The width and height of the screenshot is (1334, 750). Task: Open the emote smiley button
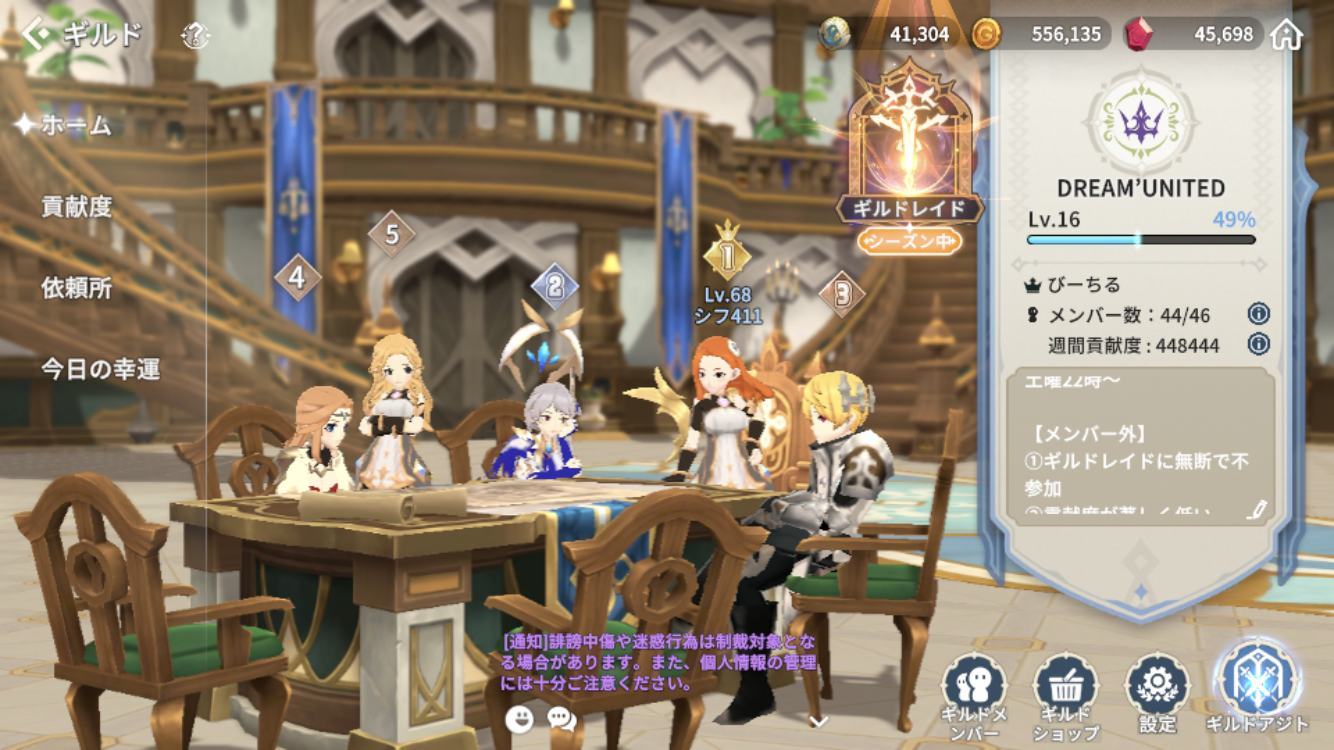[x=519, y=718]
